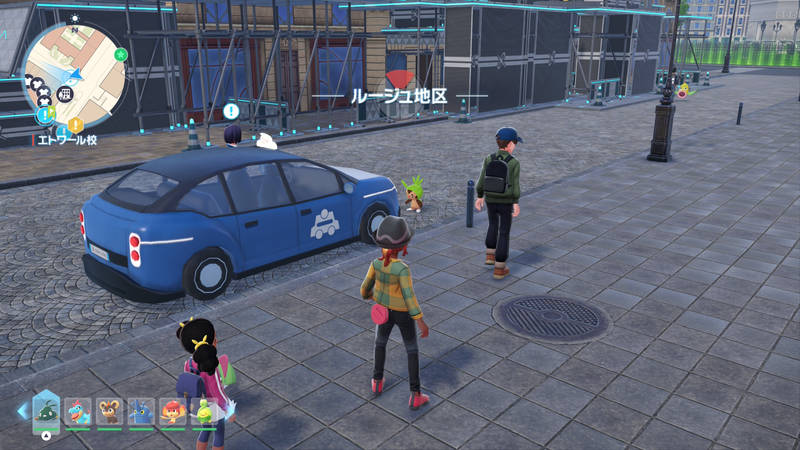Click the green star marker on the minimap
Viewport: 800px width, 450px height.
(121, 54)
